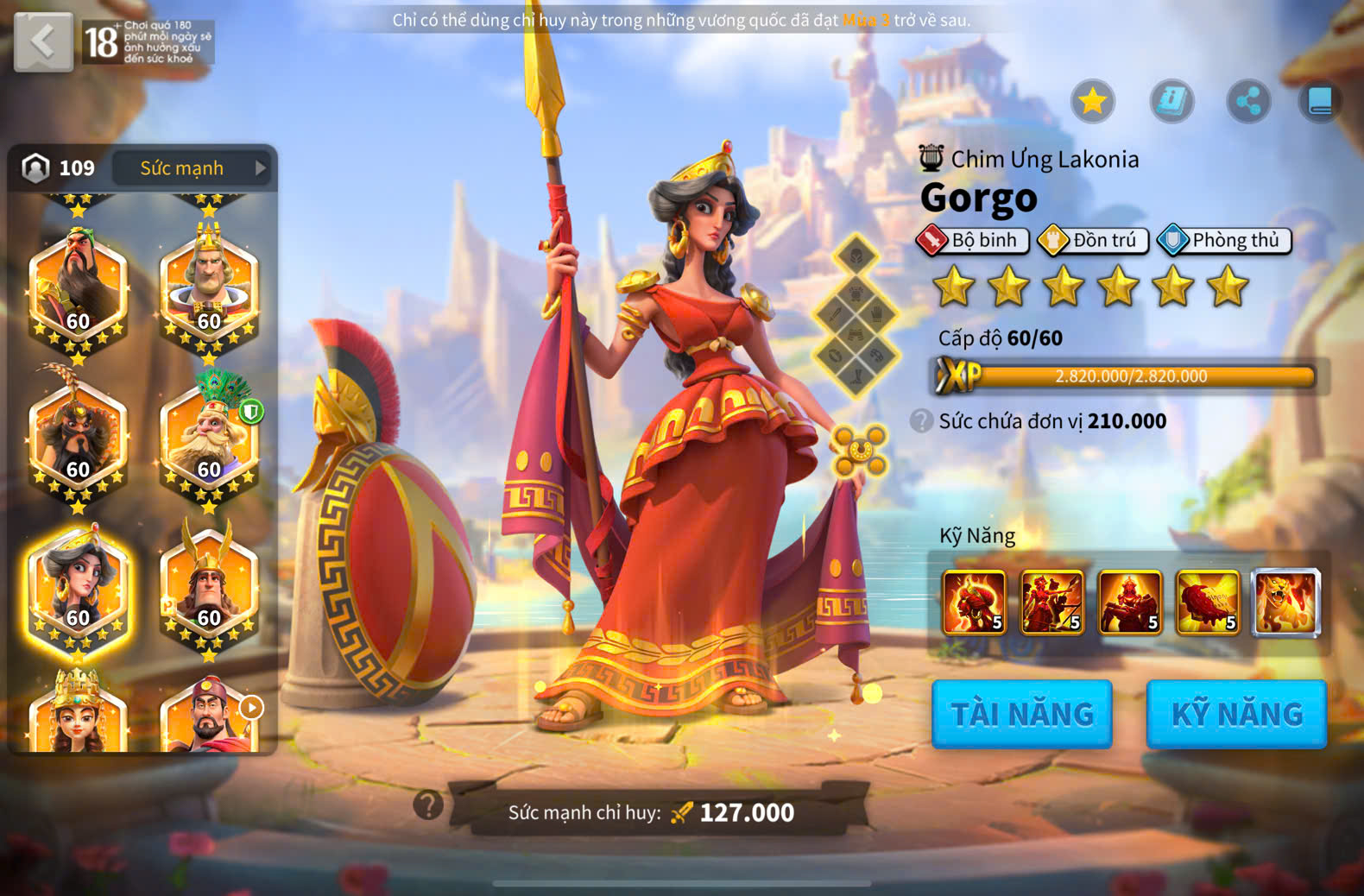1364x896 pixels.
Task: Open the blue book icon
Action: (x=1320, y=102)
